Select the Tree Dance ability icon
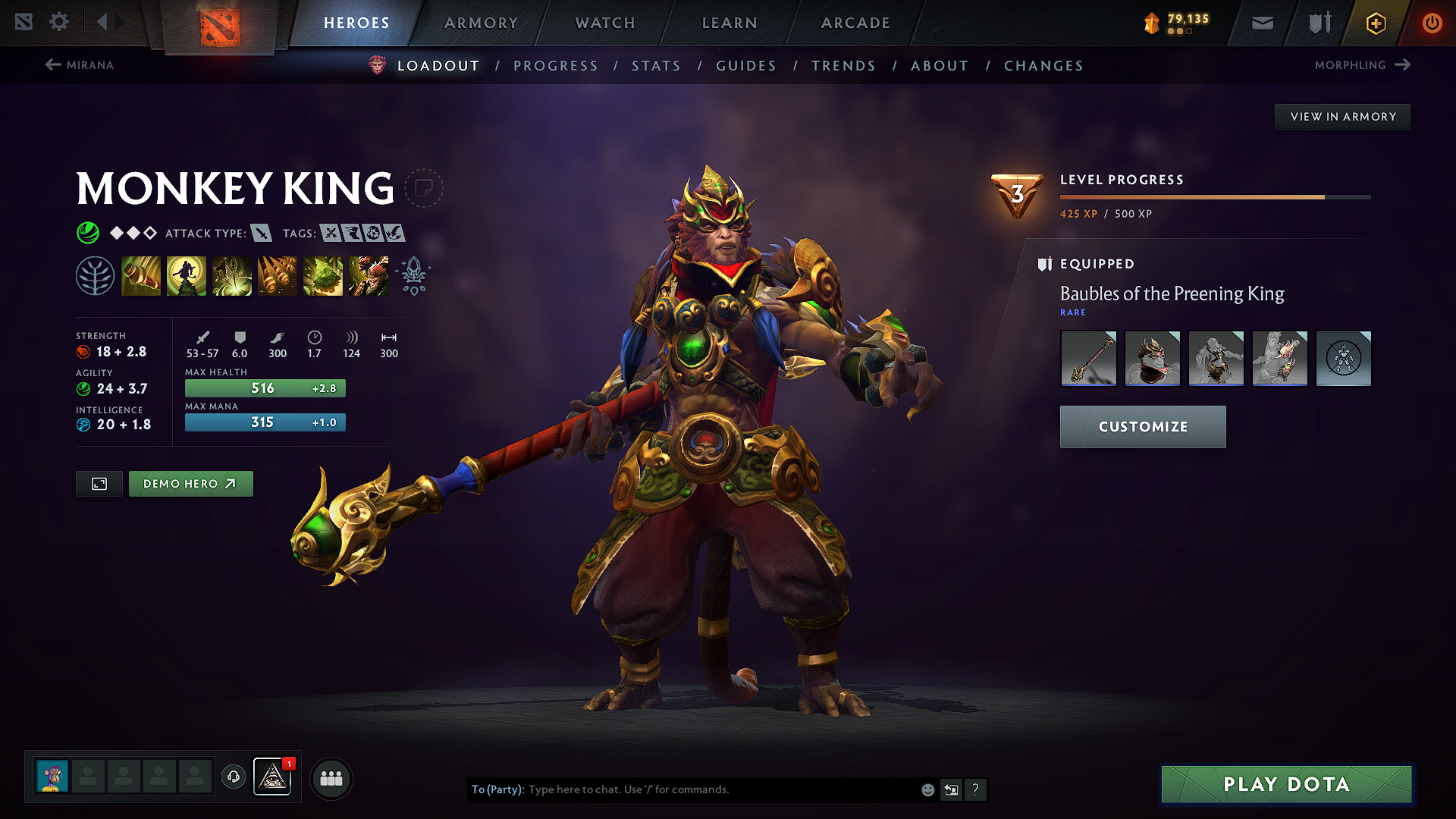Viewport: 1456px width, 819px height. pos(187,275)
